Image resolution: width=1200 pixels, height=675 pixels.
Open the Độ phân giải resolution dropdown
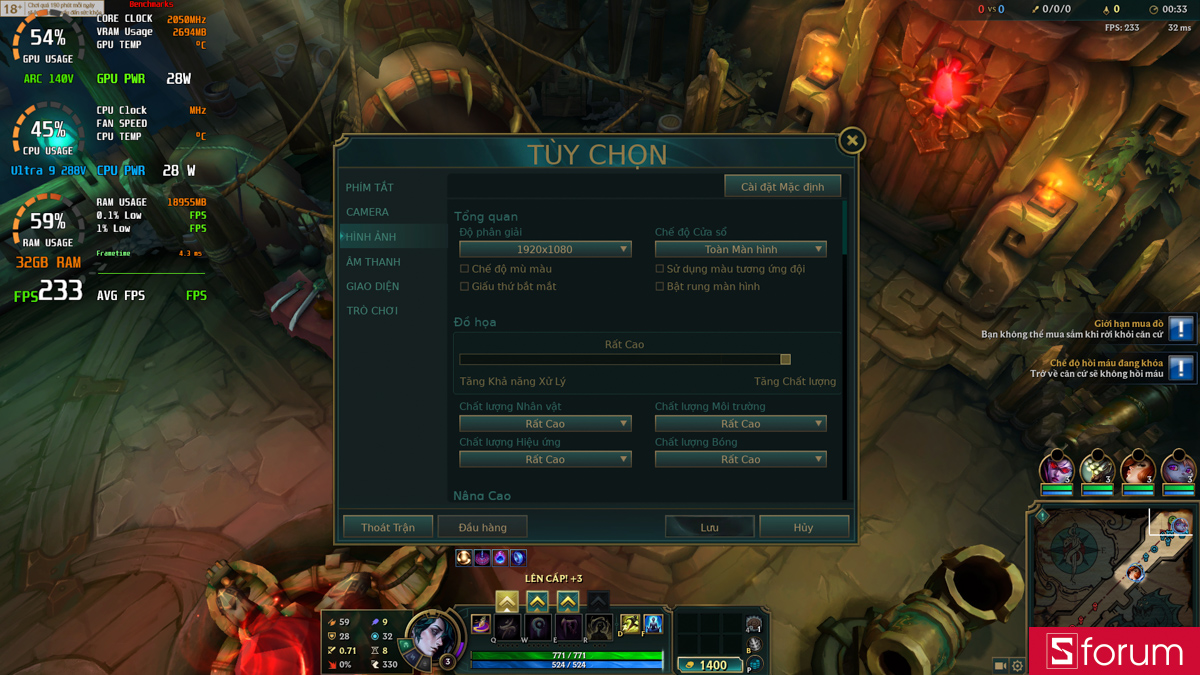[x=545, y=249]
